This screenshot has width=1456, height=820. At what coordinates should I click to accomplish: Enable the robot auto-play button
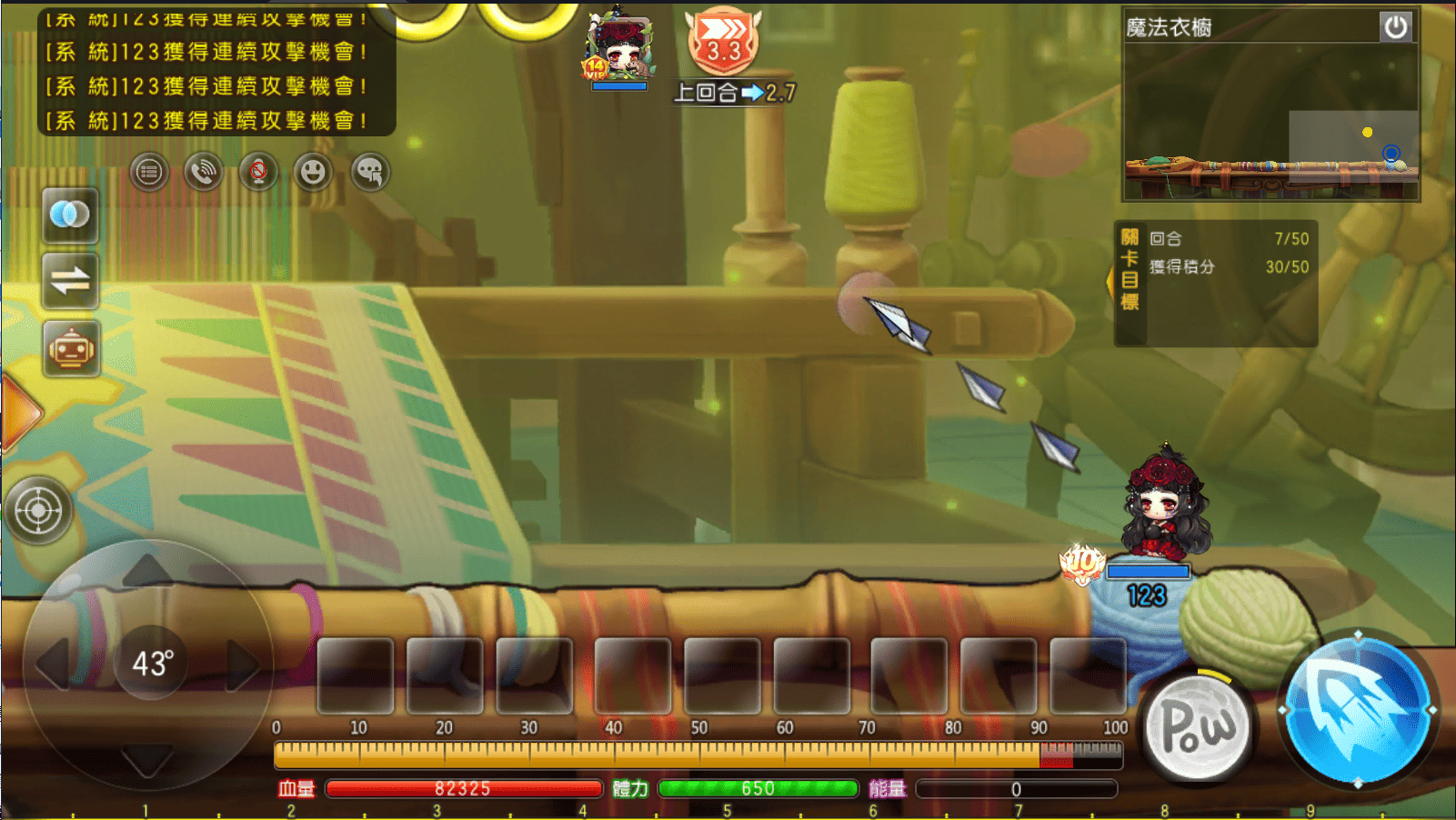[70, 349]
